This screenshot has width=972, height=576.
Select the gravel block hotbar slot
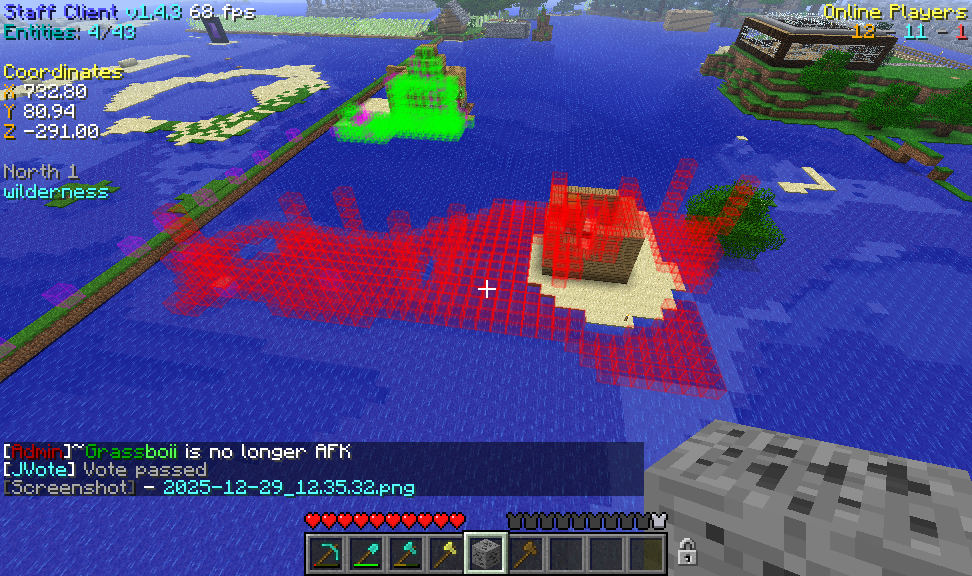pos(486,552)
